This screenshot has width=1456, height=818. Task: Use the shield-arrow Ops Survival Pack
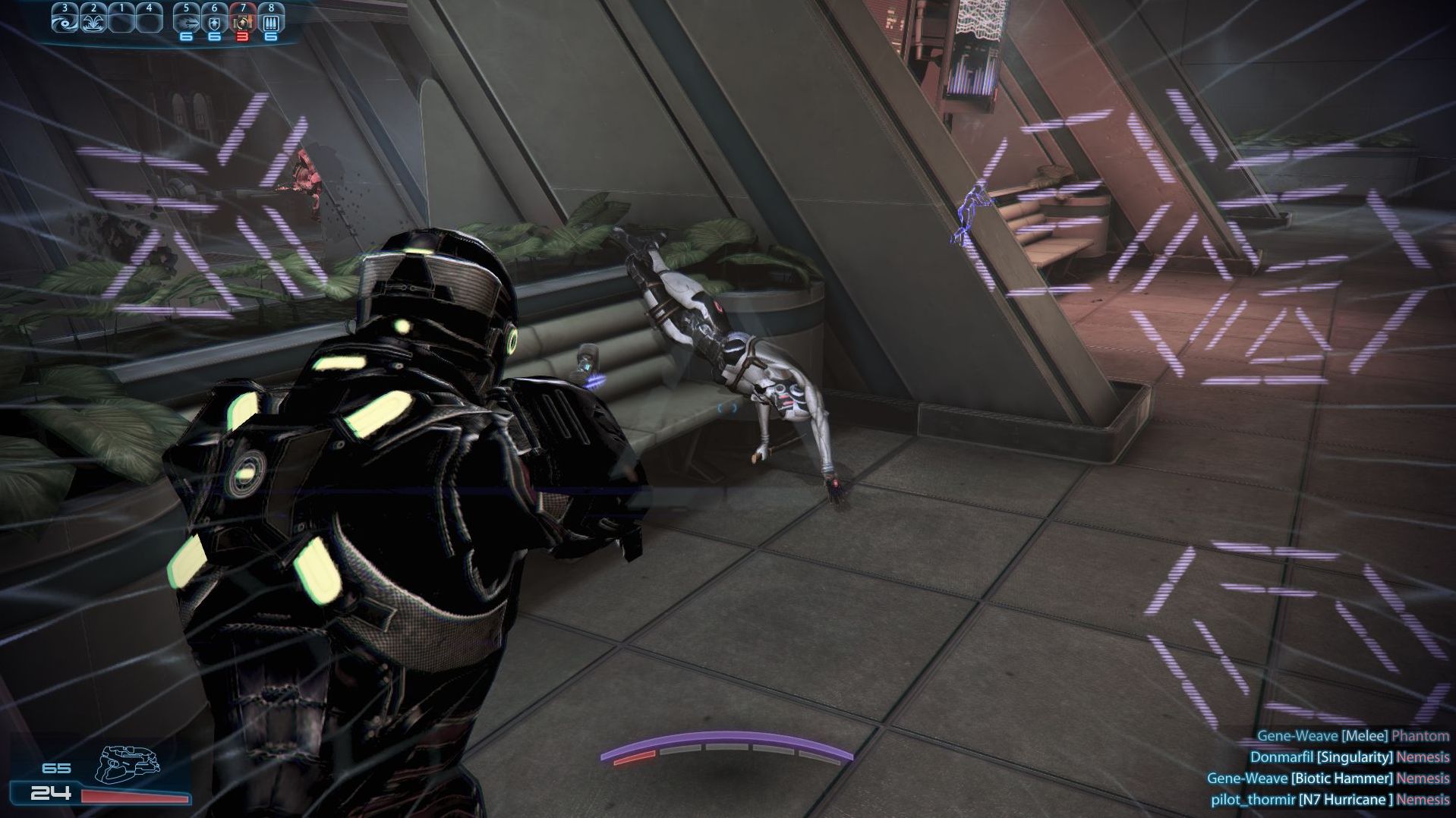(x=214, y=20)
